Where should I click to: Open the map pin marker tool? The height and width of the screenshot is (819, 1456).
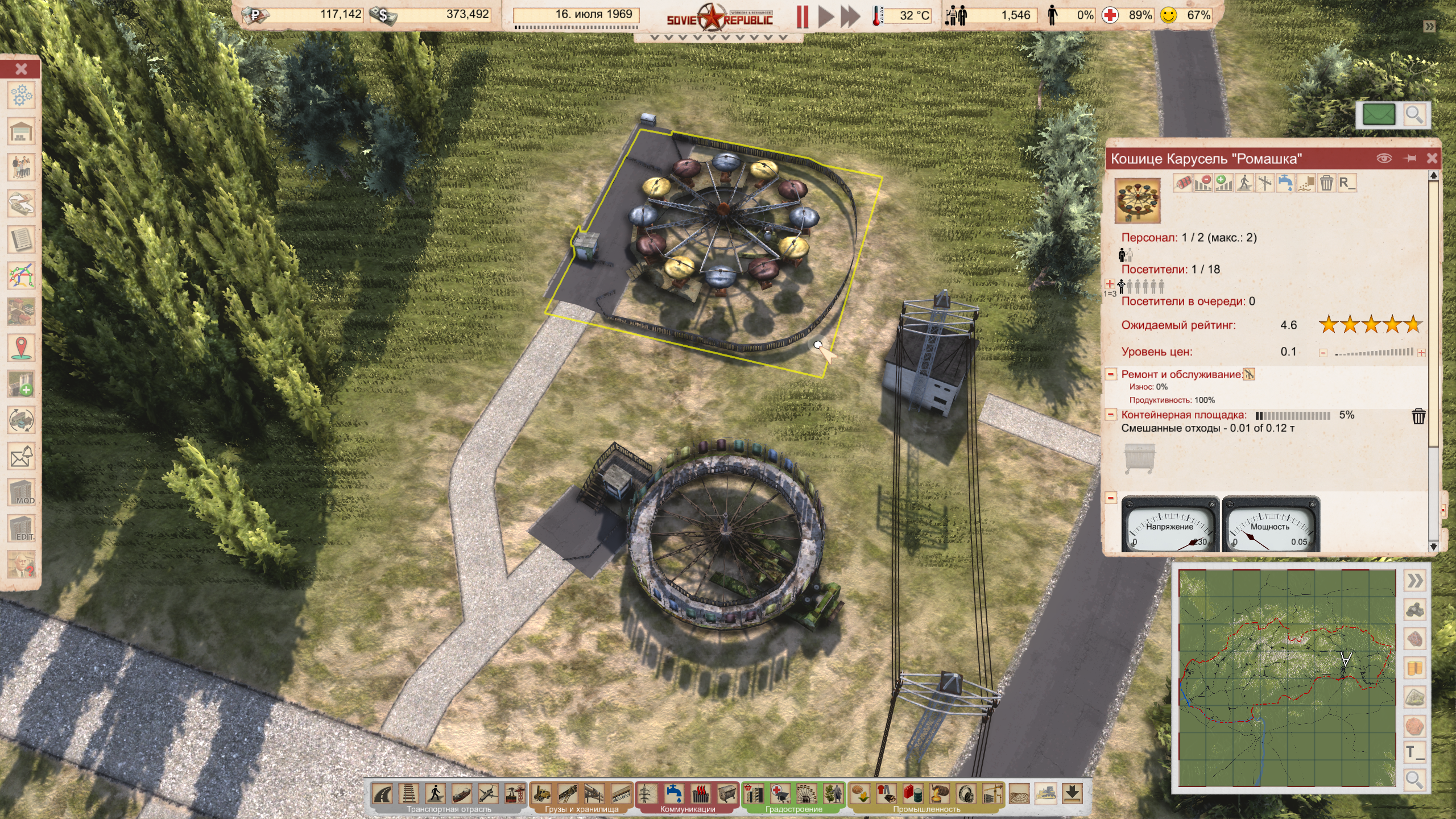(22, 348)
